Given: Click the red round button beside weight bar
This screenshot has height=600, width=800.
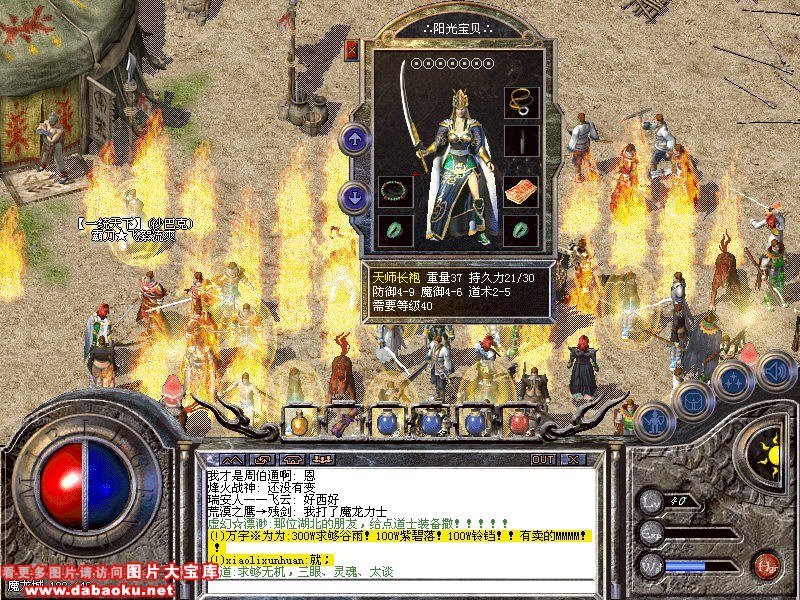Looking at the screenshot, I should (764, 565).
